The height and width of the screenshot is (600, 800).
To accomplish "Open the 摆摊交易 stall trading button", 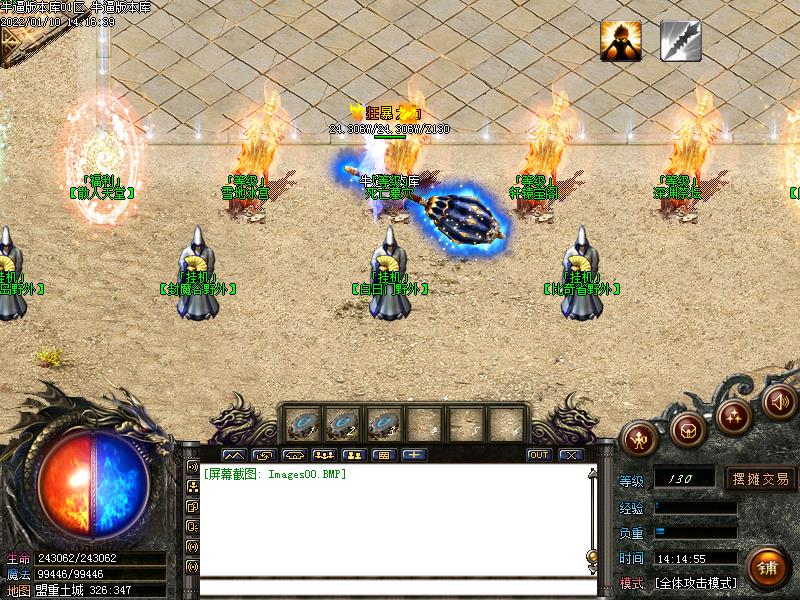I will 761,479.
